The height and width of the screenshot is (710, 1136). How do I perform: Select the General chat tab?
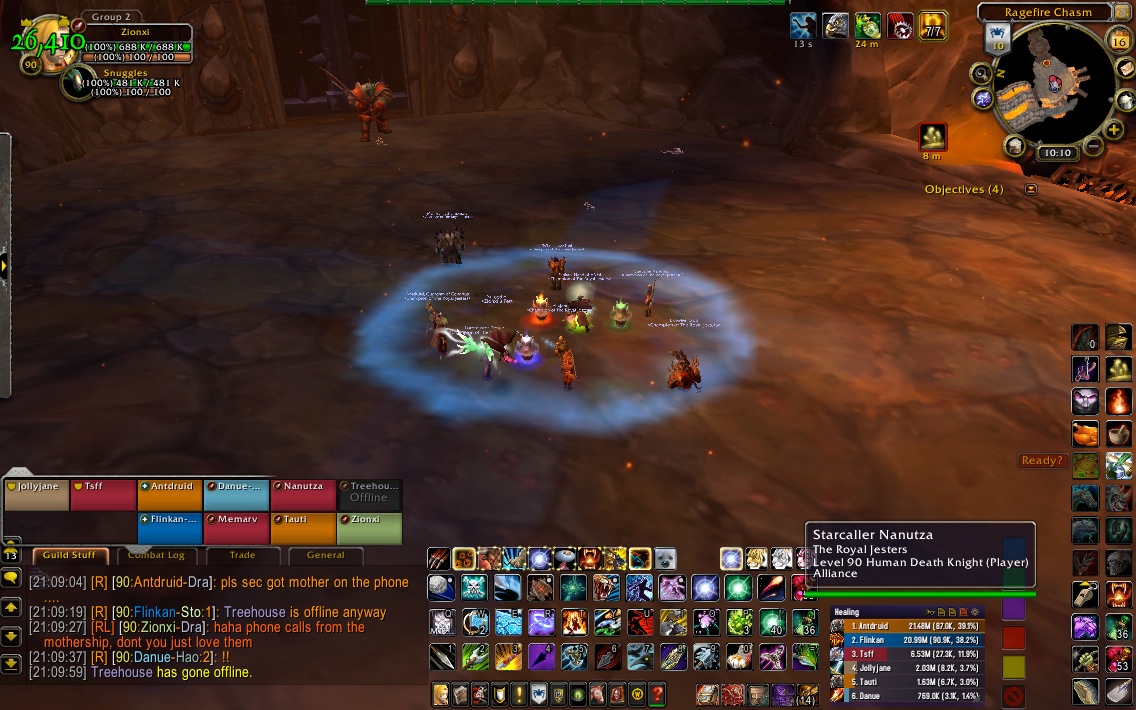coord(325,555)
